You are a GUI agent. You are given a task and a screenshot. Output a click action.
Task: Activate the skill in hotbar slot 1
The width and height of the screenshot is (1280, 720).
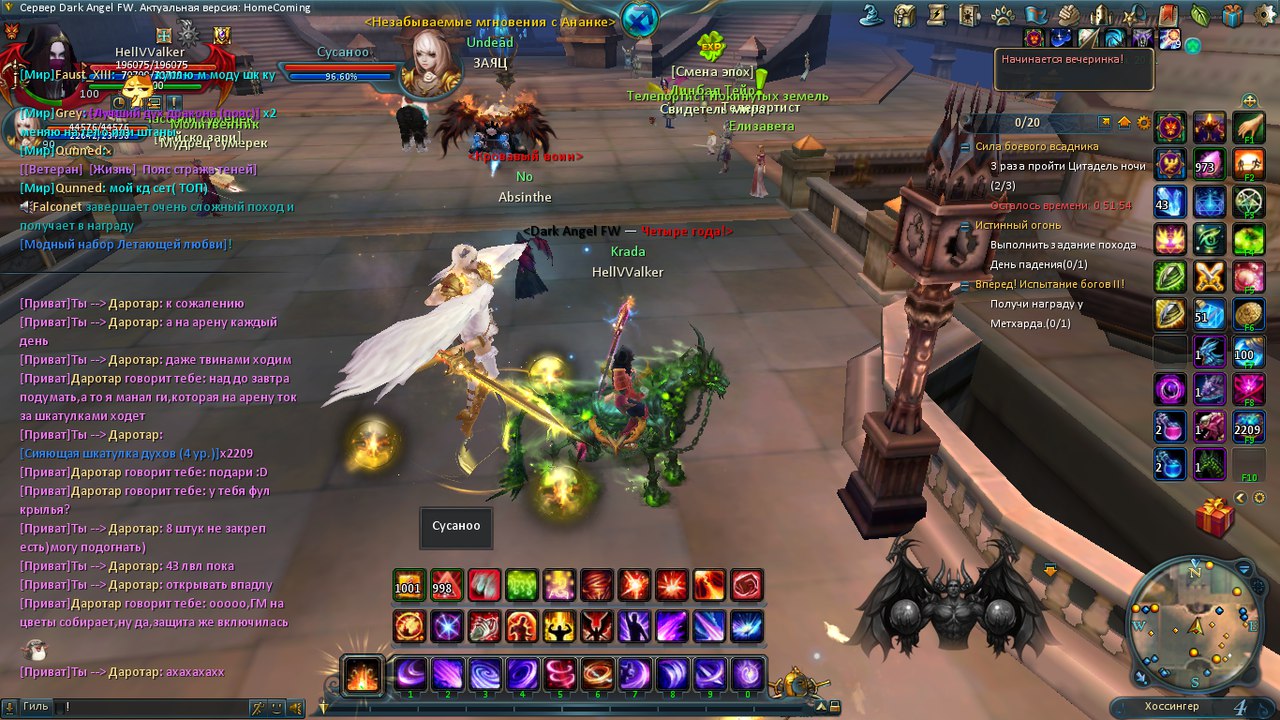410,674
